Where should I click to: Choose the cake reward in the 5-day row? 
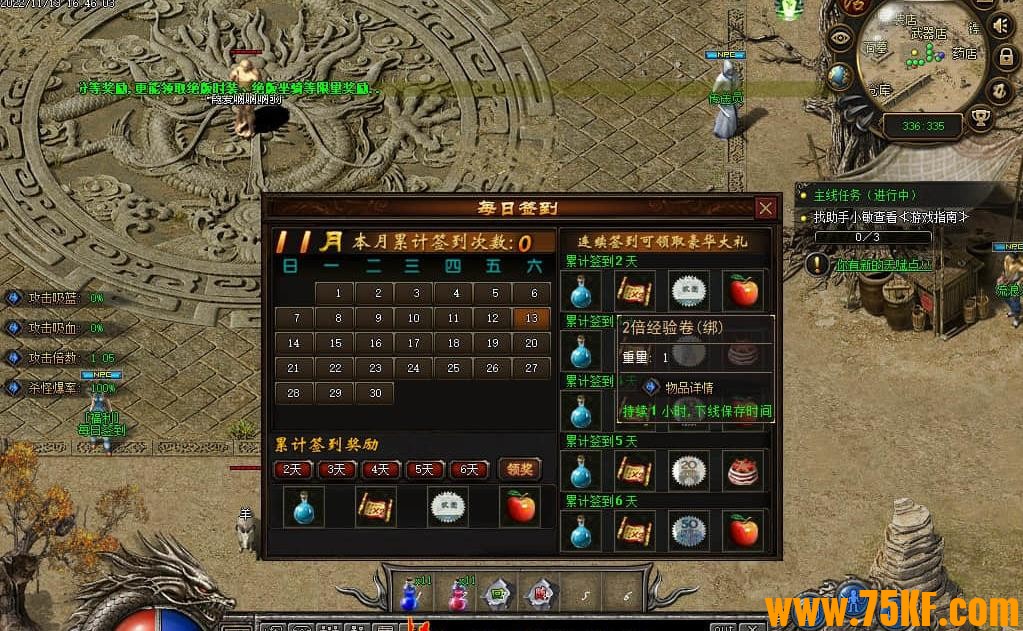click(743, 470)
